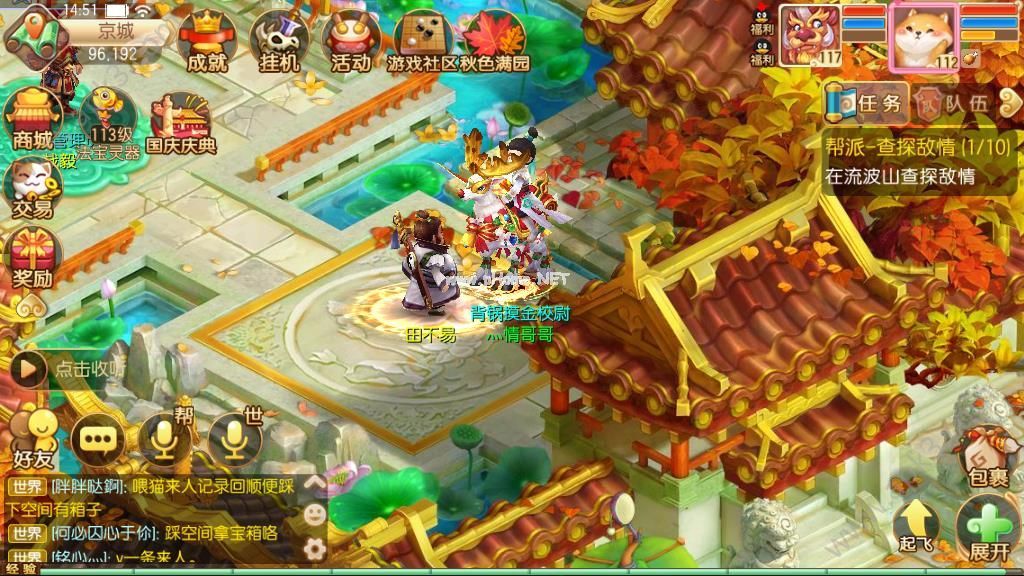
Task: Switch to the 任务 quest tab
Action: [867, 101]
